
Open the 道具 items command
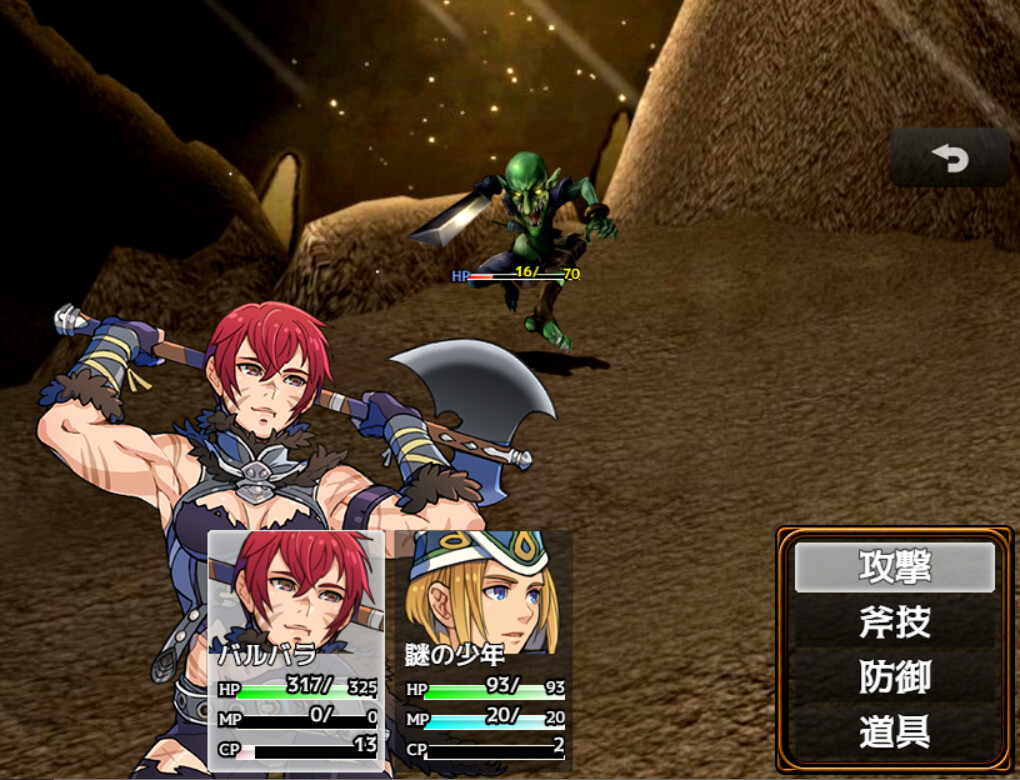894,732
